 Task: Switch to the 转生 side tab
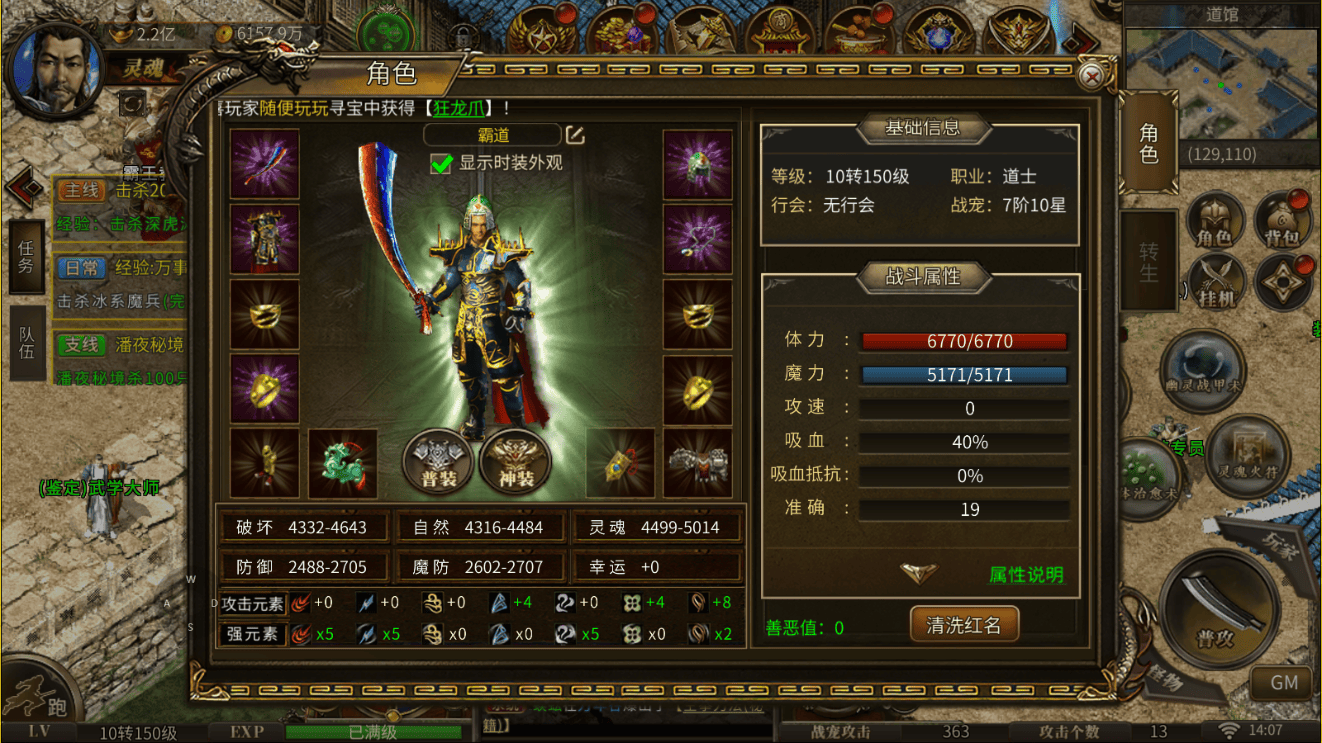point(1148,261)
